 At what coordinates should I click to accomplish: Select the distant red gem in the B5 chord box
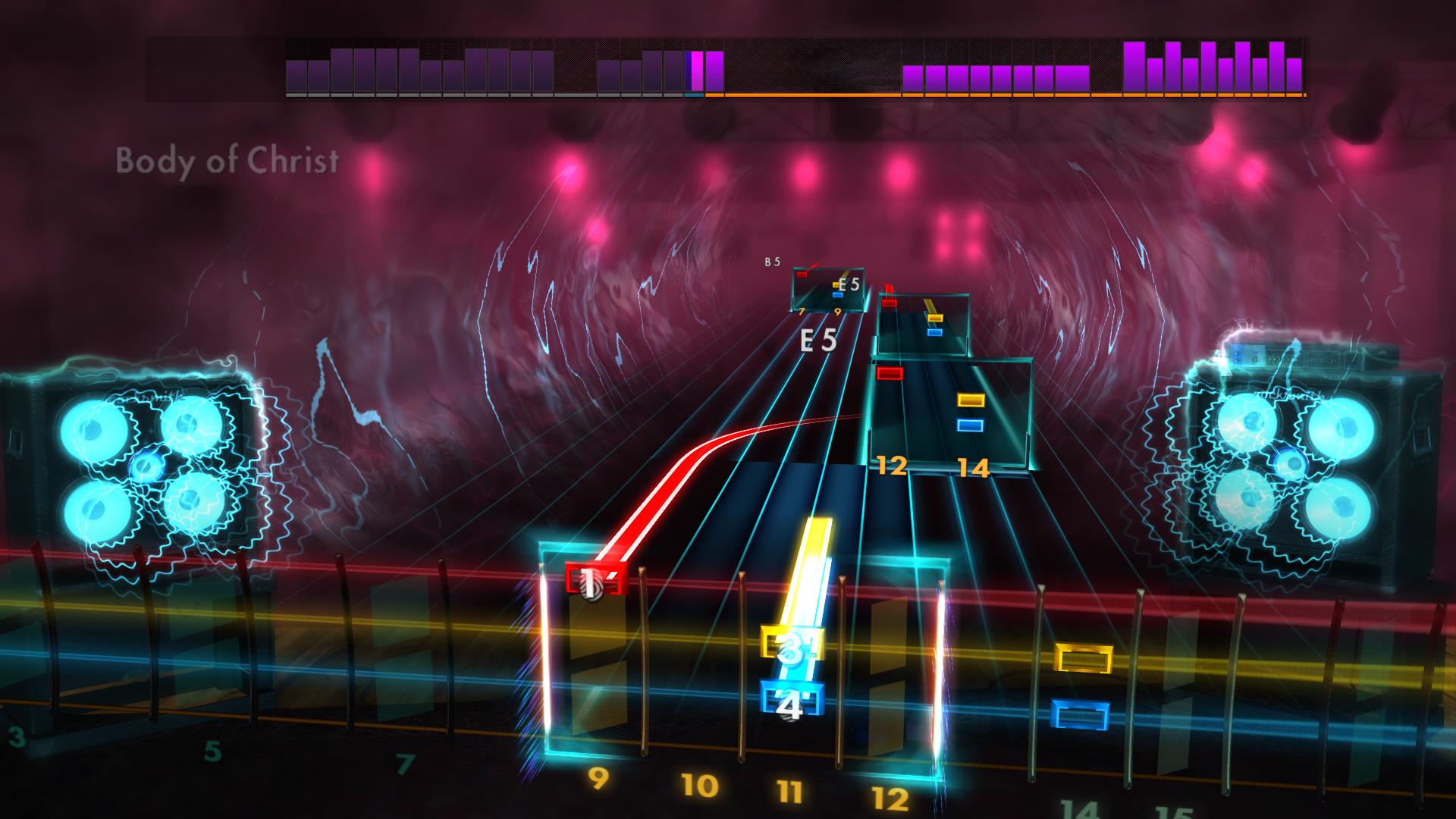pyautogui.click(x=802, y=275)
